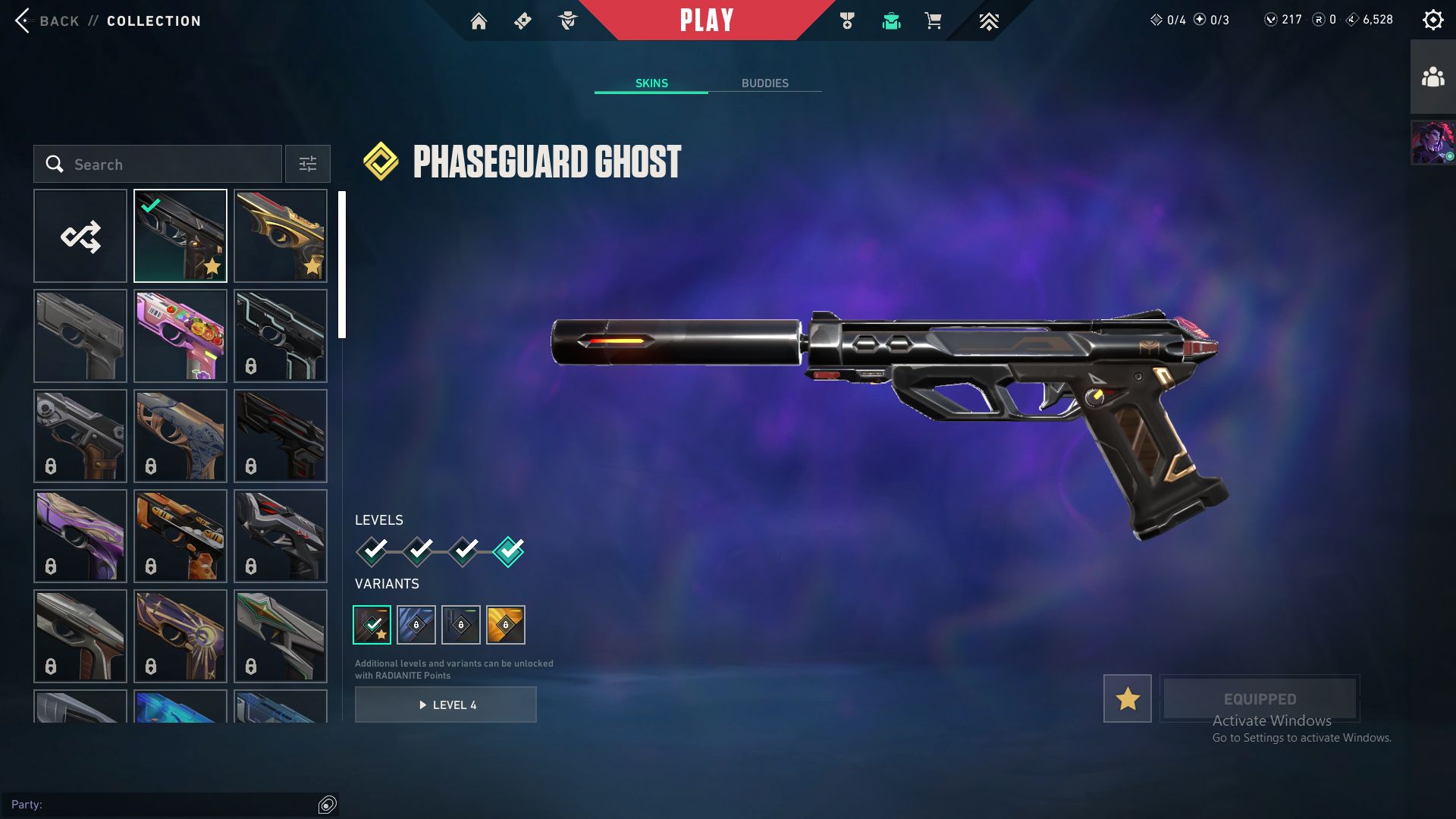Choose the random skin shuffle tile
Viewport: 1456px width, 819px height.
coord(80,236)
